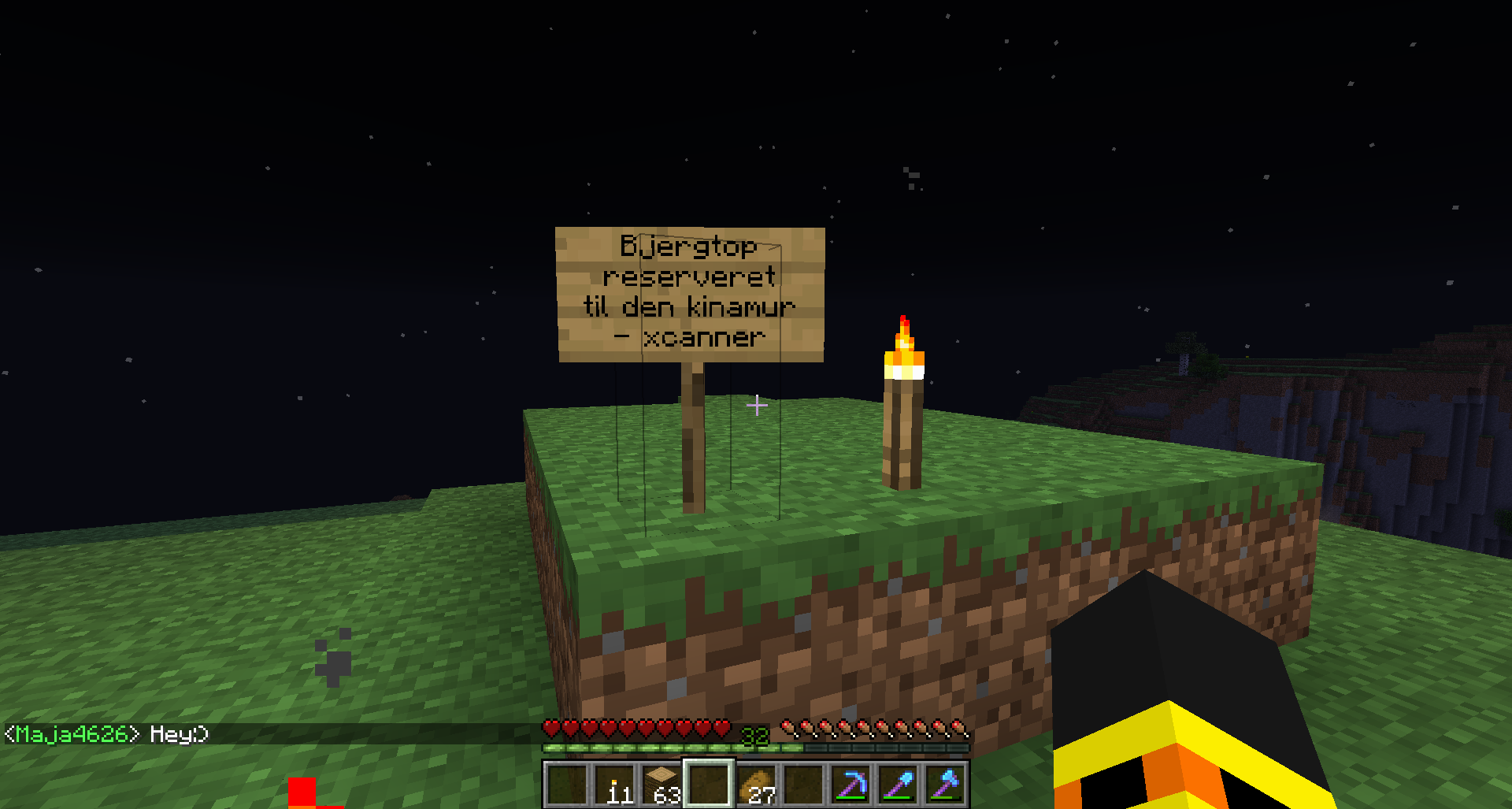
Task: Select the enchanted diamond pickaxe slot
Action: pos(851,785)
